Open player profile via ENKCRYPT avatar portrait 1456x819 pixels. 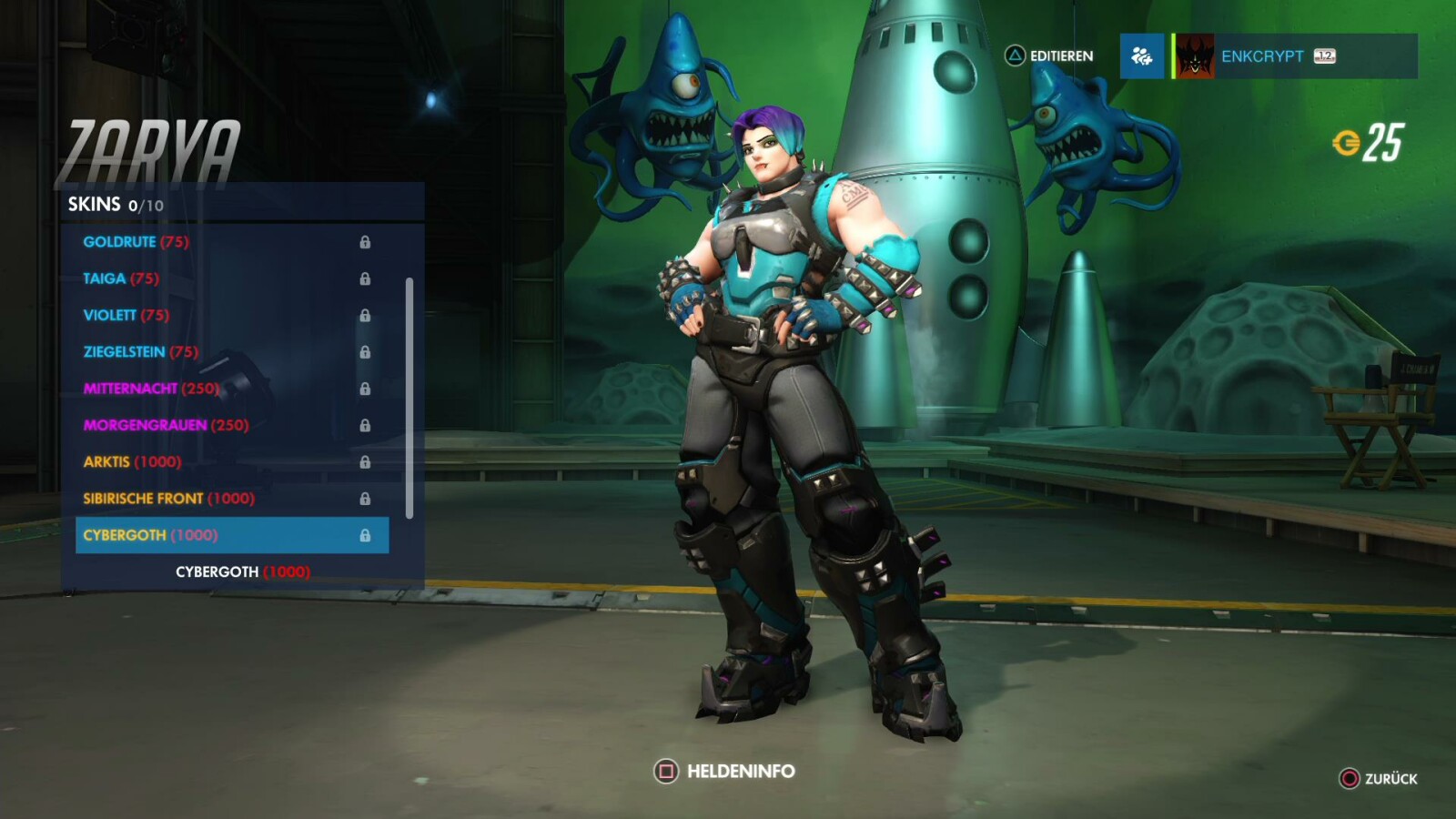pyautogui.click(x=1193, y=56)
